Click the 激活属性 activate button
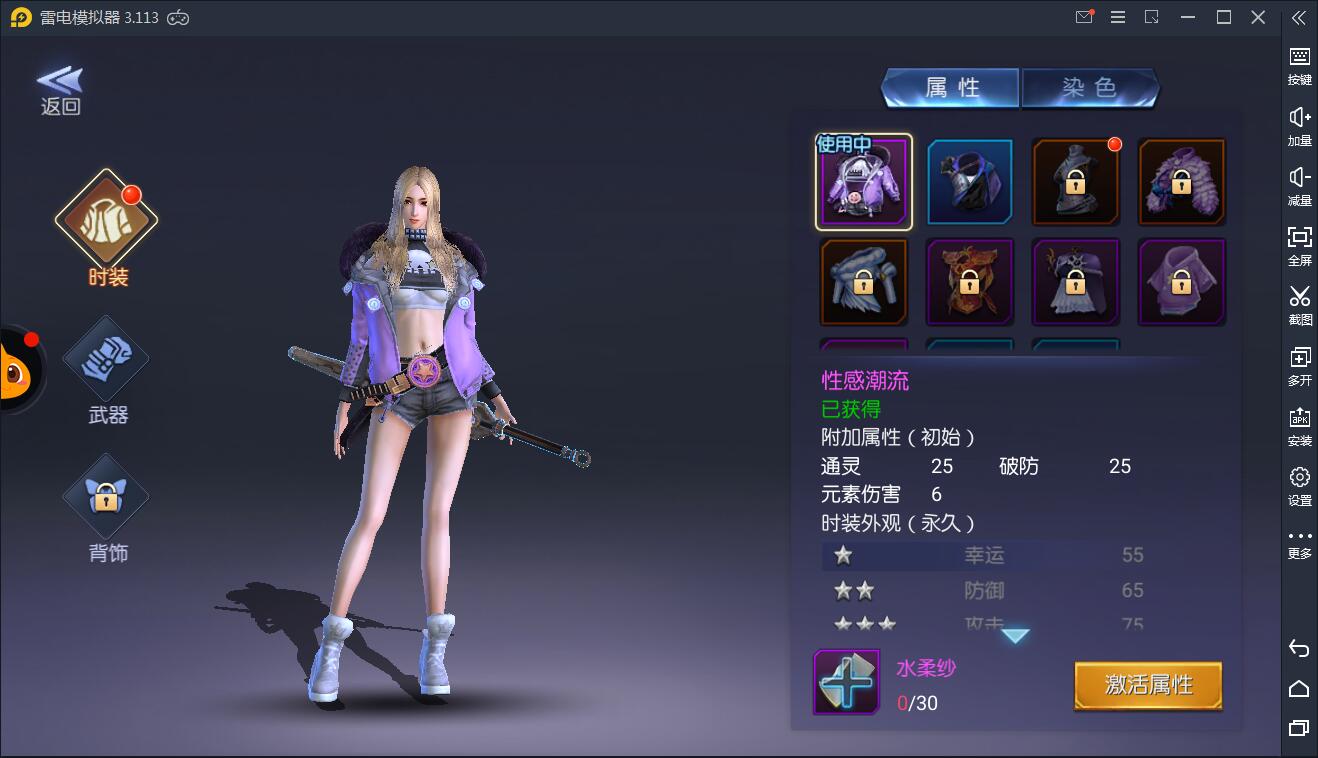The image size is (1318, 758). click(1147, 687)
